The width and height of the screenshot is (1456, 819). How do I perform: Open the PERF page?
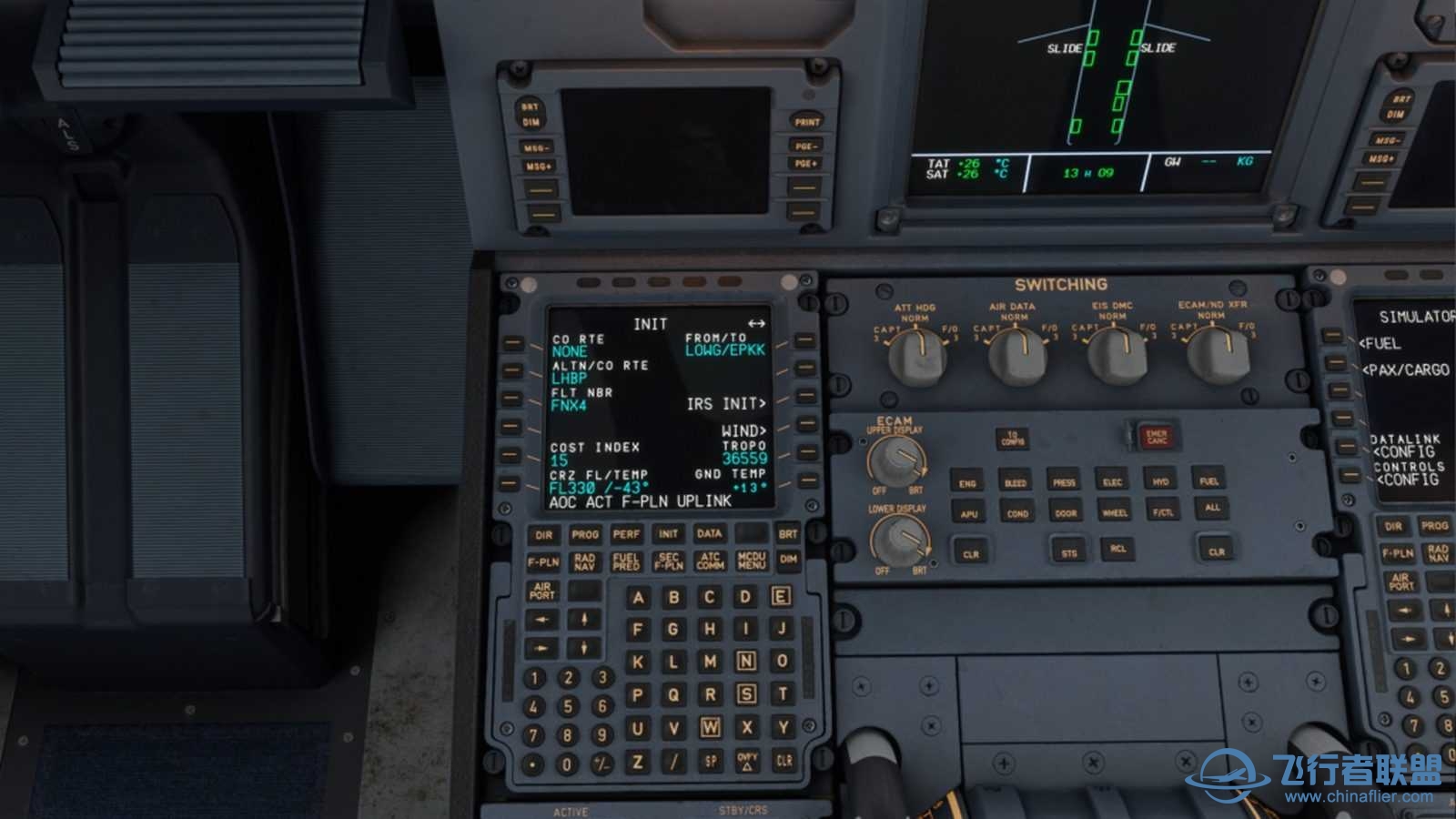[x=625, y=536]
